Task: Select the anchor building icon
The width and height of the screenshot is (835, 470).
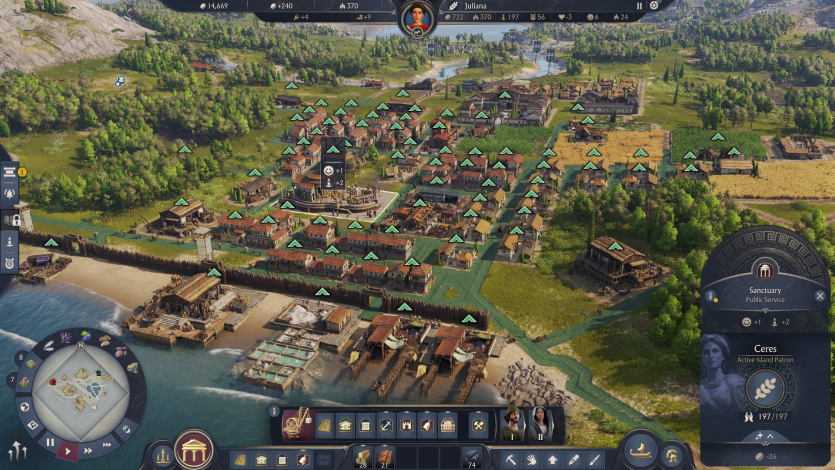Action: (384, 424)
